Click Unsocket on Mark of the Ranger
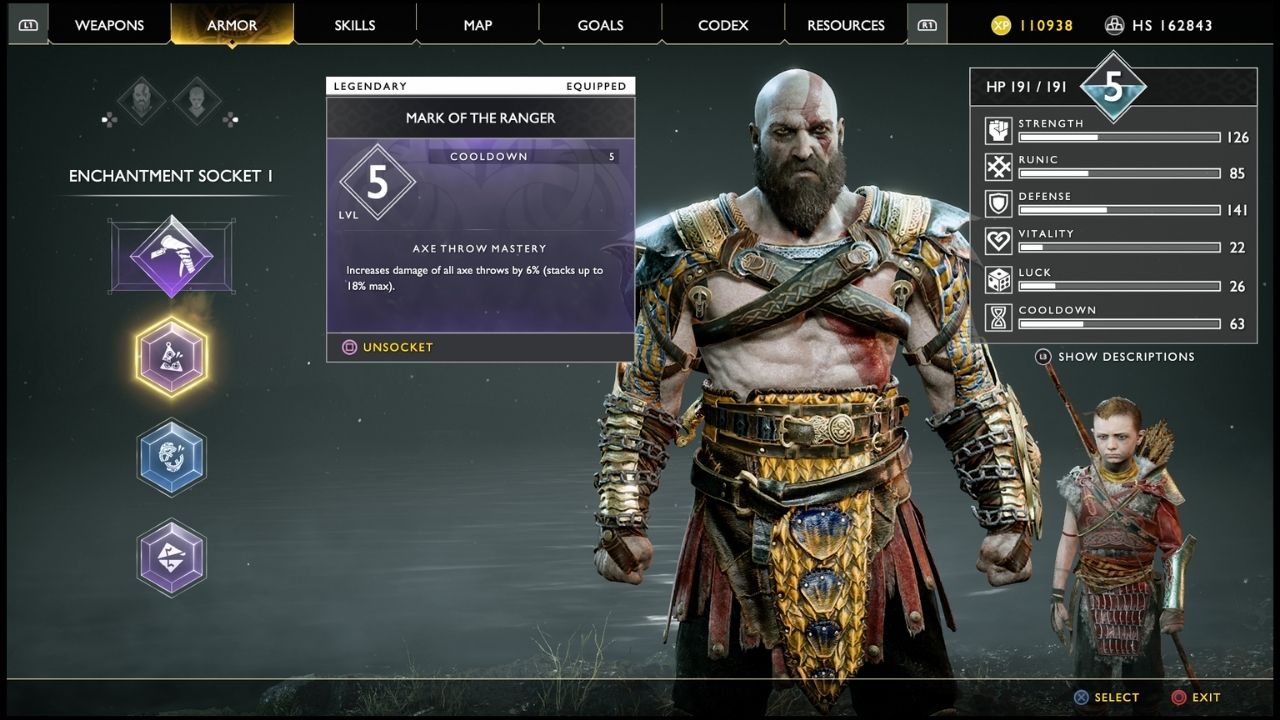 tap(385, 347)
